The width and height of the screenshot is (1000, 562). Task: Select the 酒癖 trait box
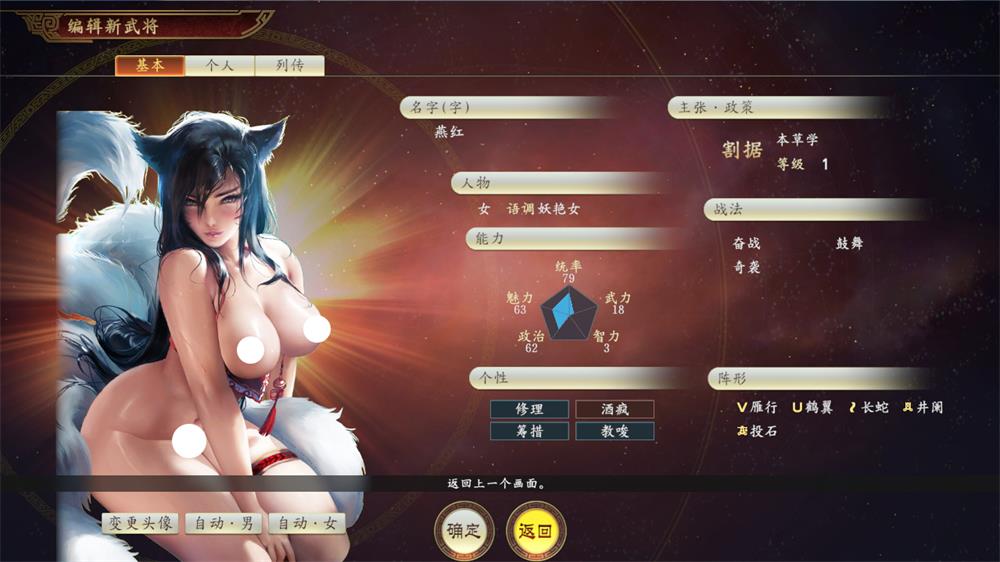[x=614, y=409]
